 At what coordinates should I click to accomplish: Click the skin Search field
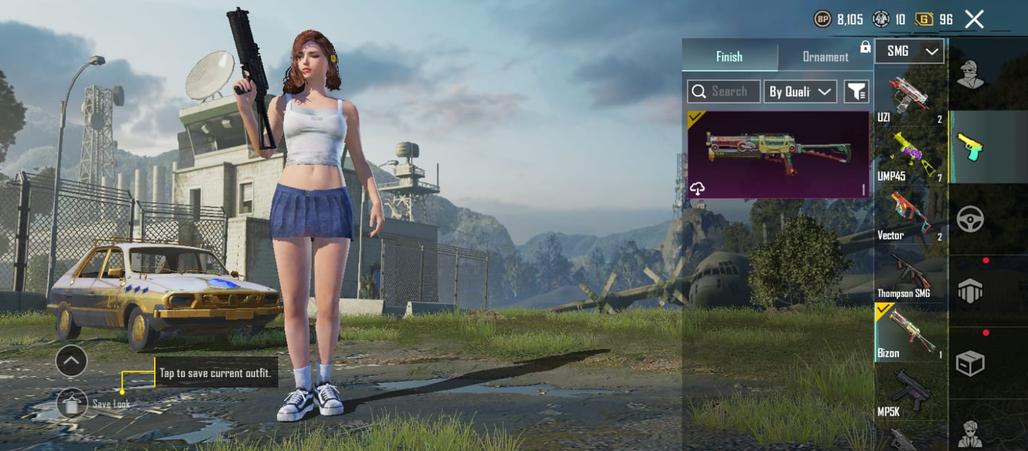[x=724, y=91]
